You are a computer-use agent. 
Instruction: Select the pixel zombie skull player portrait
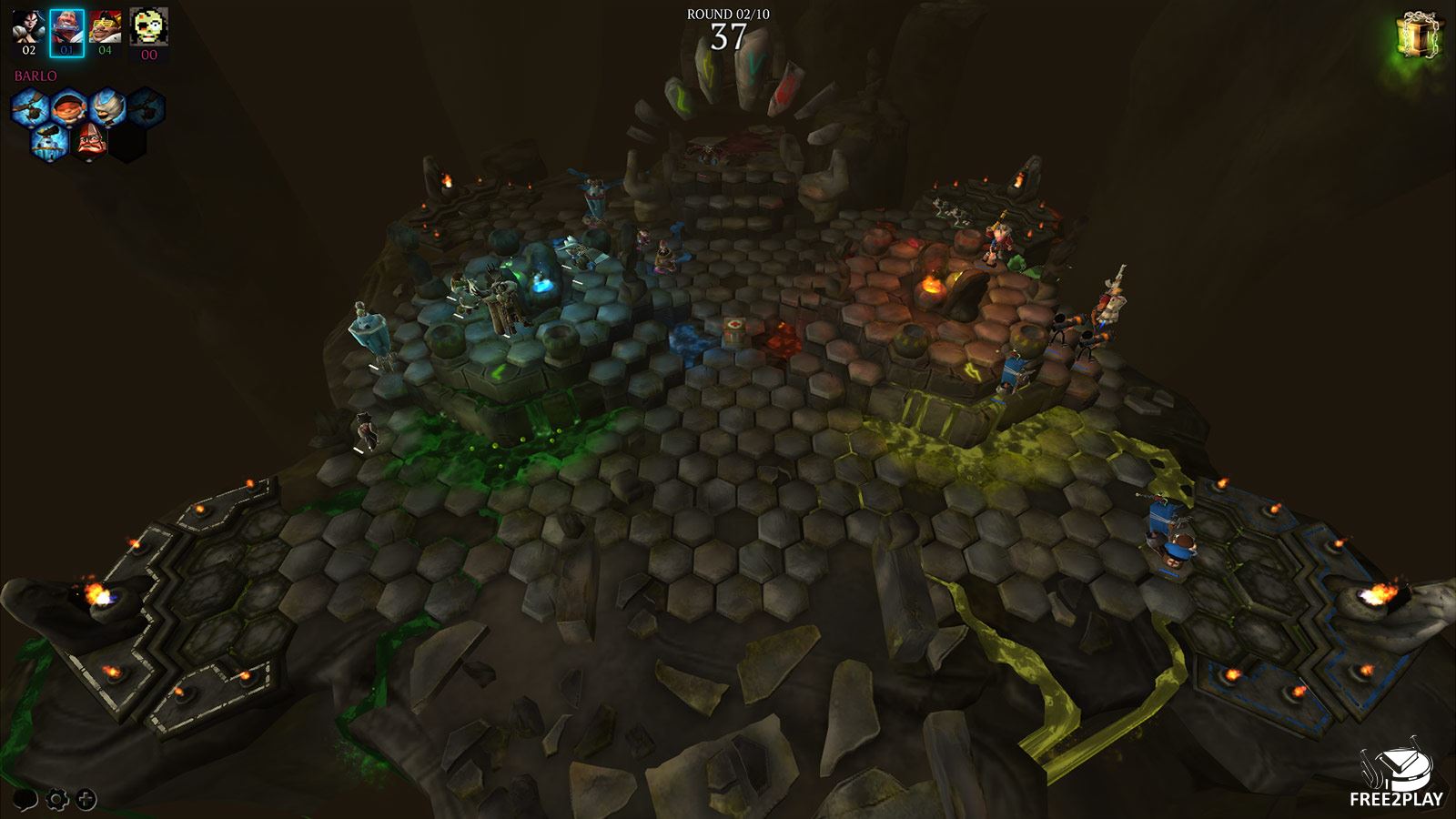pos(148,27)
